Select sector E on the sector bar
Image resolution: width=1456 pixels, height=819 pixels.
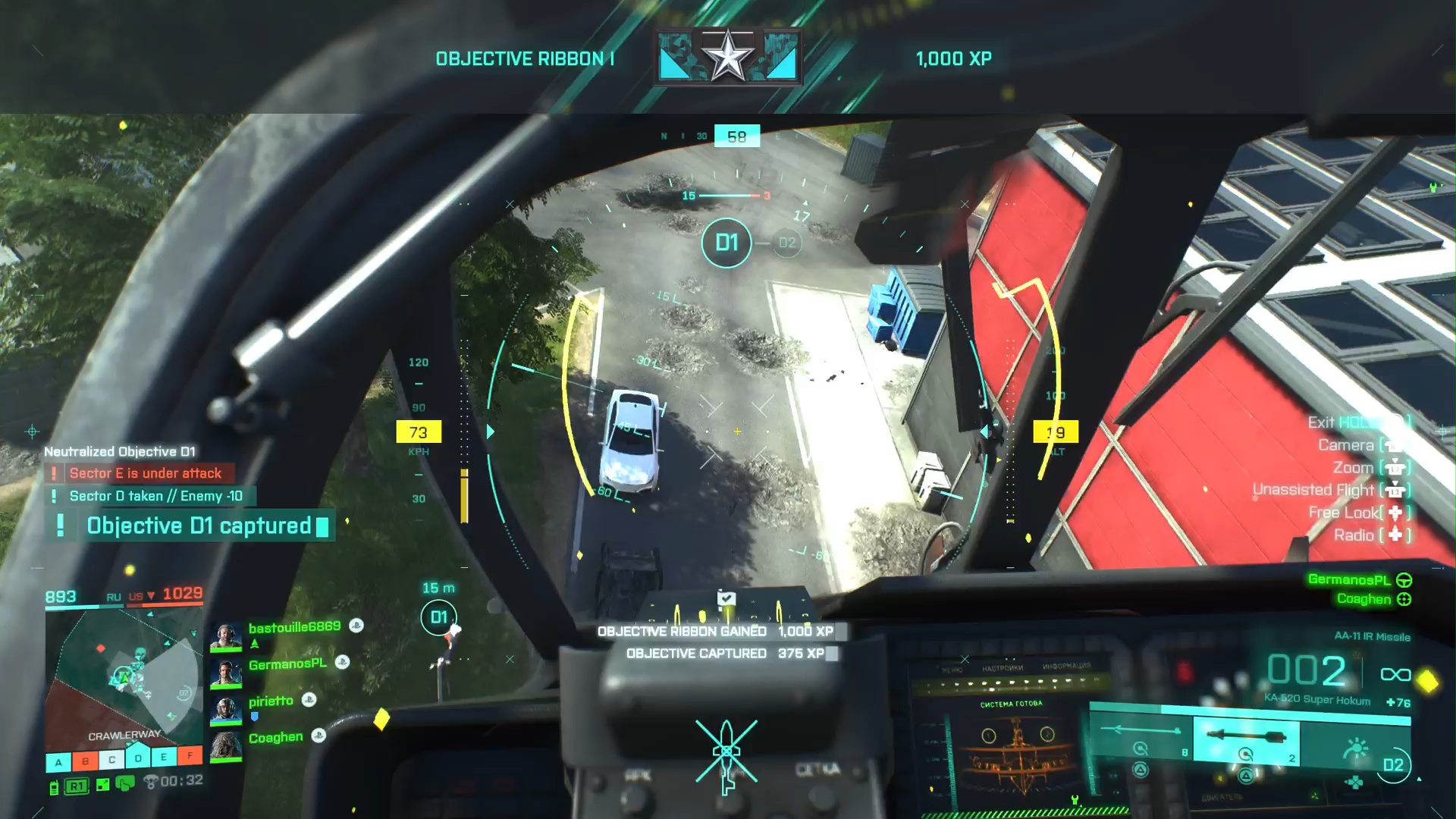(x=164, y=757)
